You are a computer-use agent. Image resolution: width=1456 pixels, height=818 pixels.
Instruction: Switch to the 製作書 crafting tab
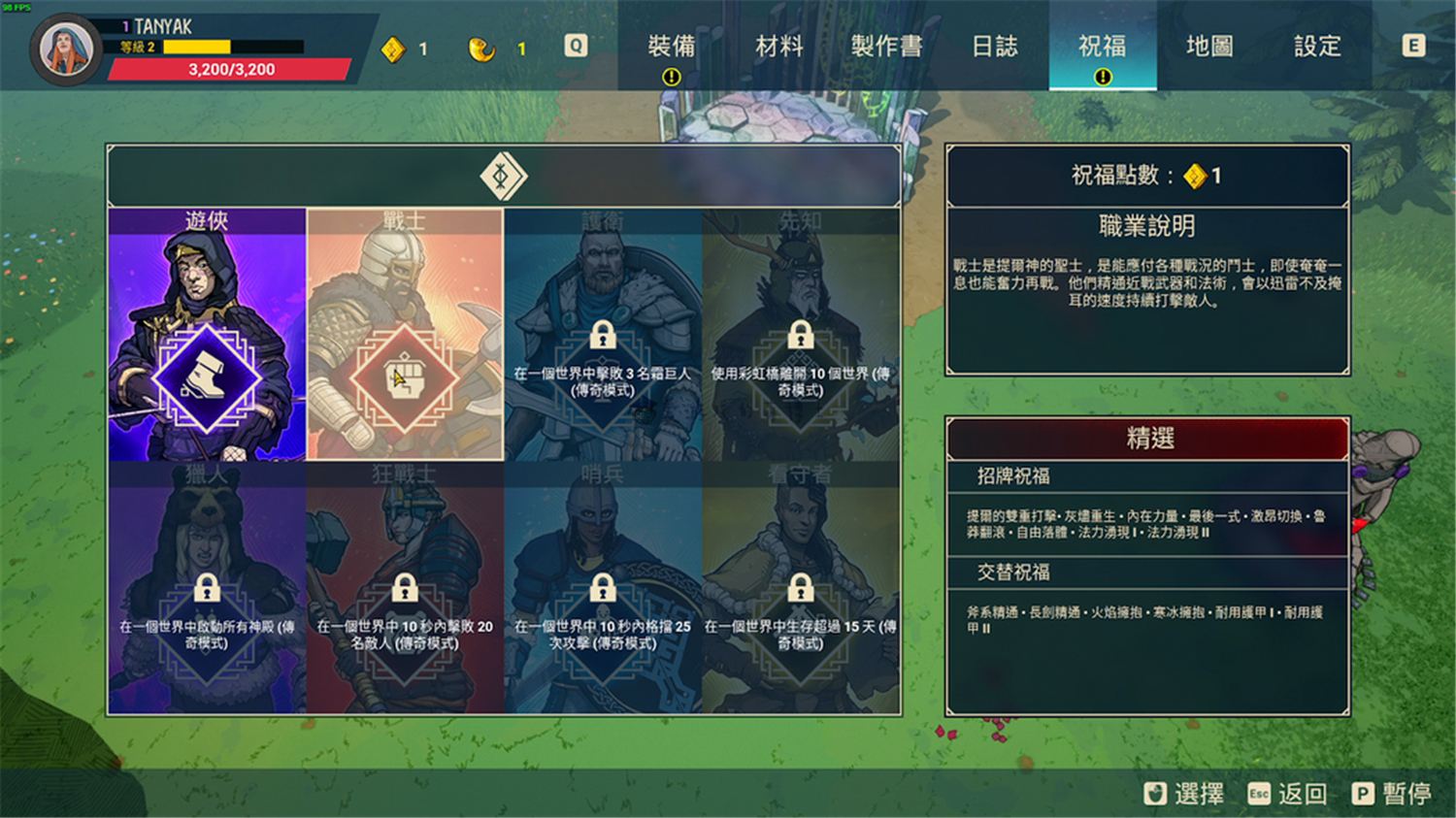point(886,47)
